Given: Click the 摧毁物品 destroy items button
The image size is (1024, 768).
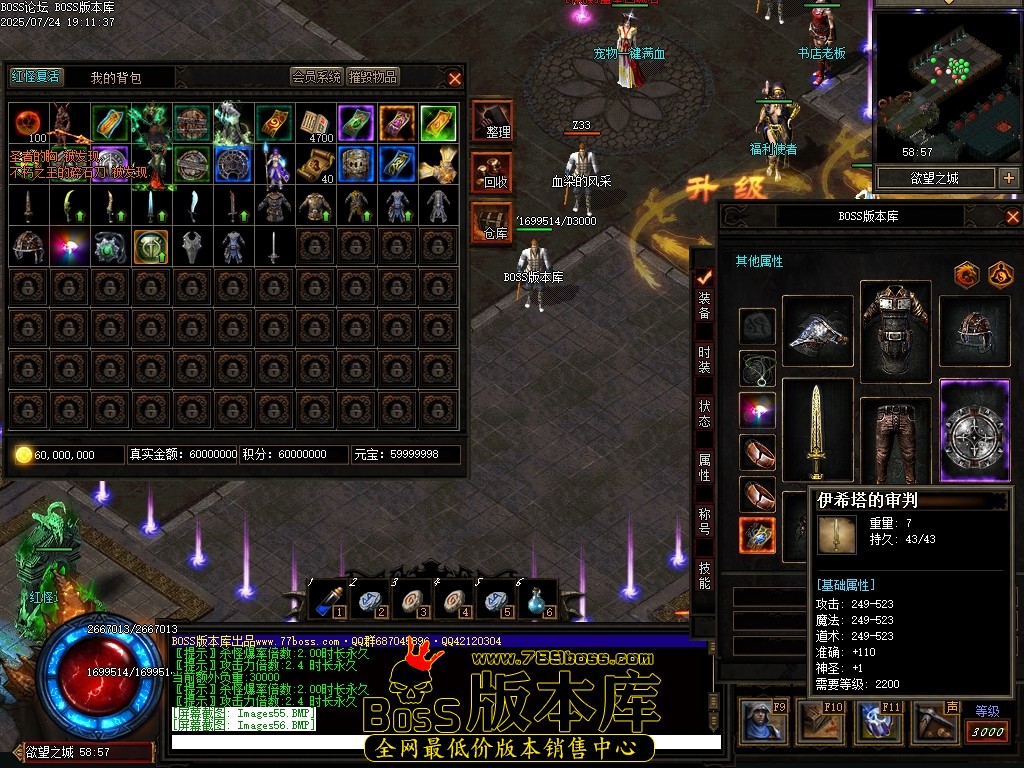Looking at the screenshot, I should point(373,77).
